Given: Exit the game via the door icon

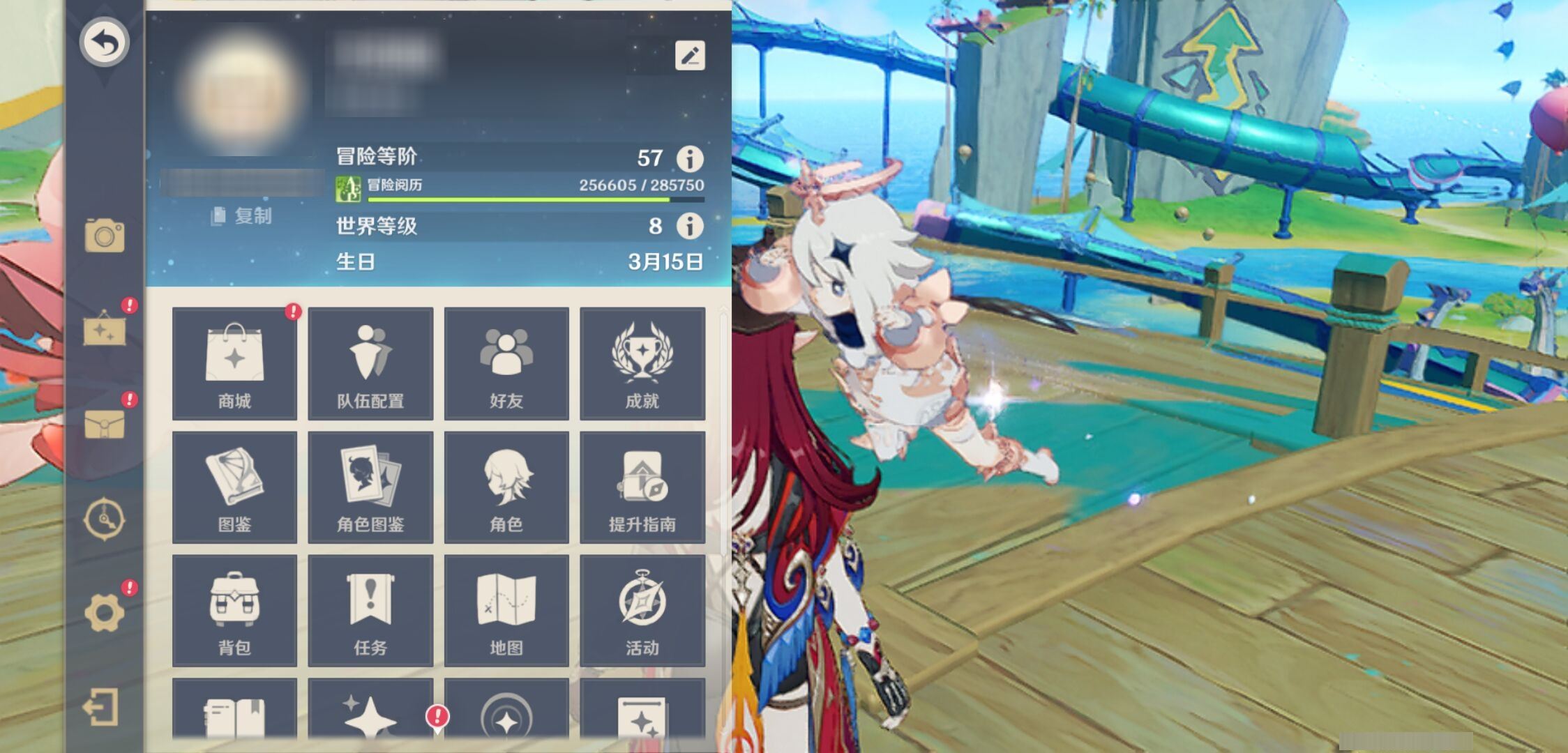Looking at the screenshot, I should point(102,708).
